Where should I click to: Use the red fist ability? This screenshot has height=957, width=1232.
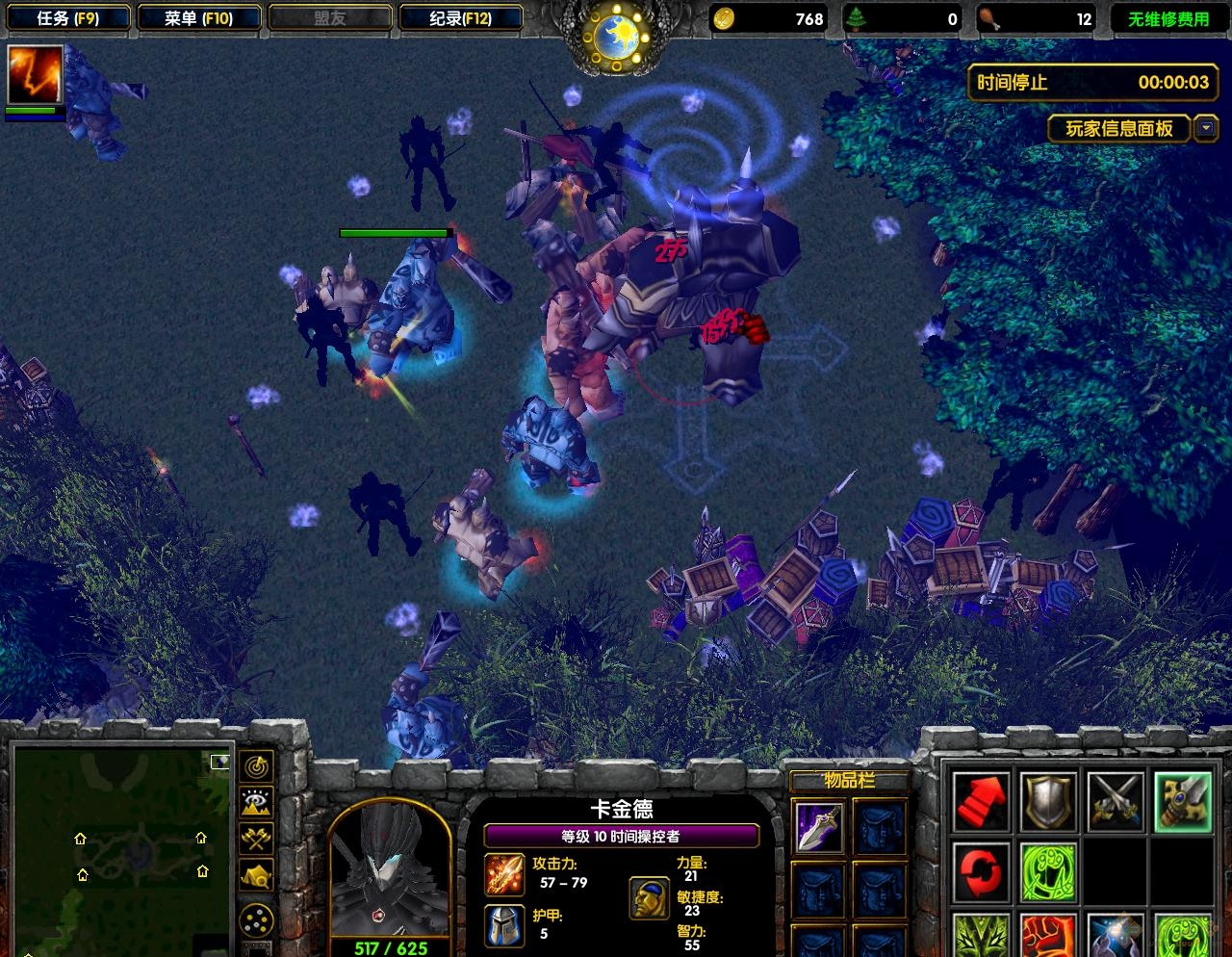[1048, 935]
